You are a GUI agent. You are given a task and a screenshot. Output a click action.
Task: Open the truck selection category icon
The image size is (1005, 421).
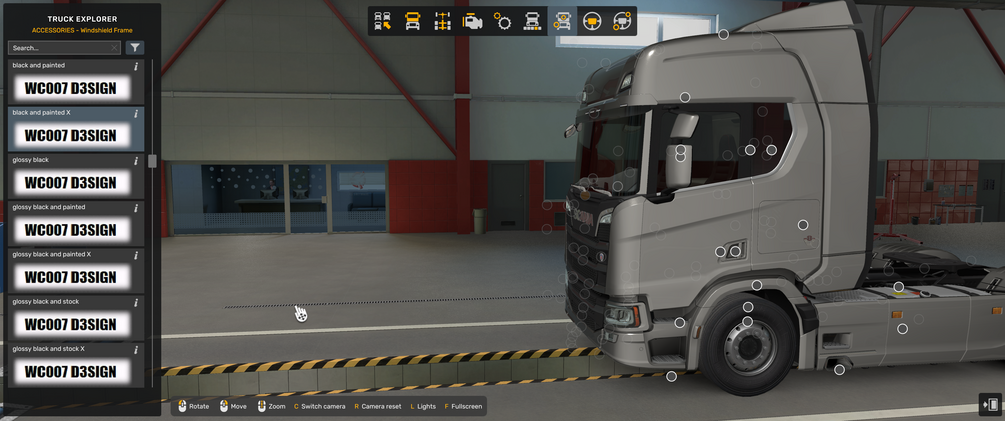point(383,21)
